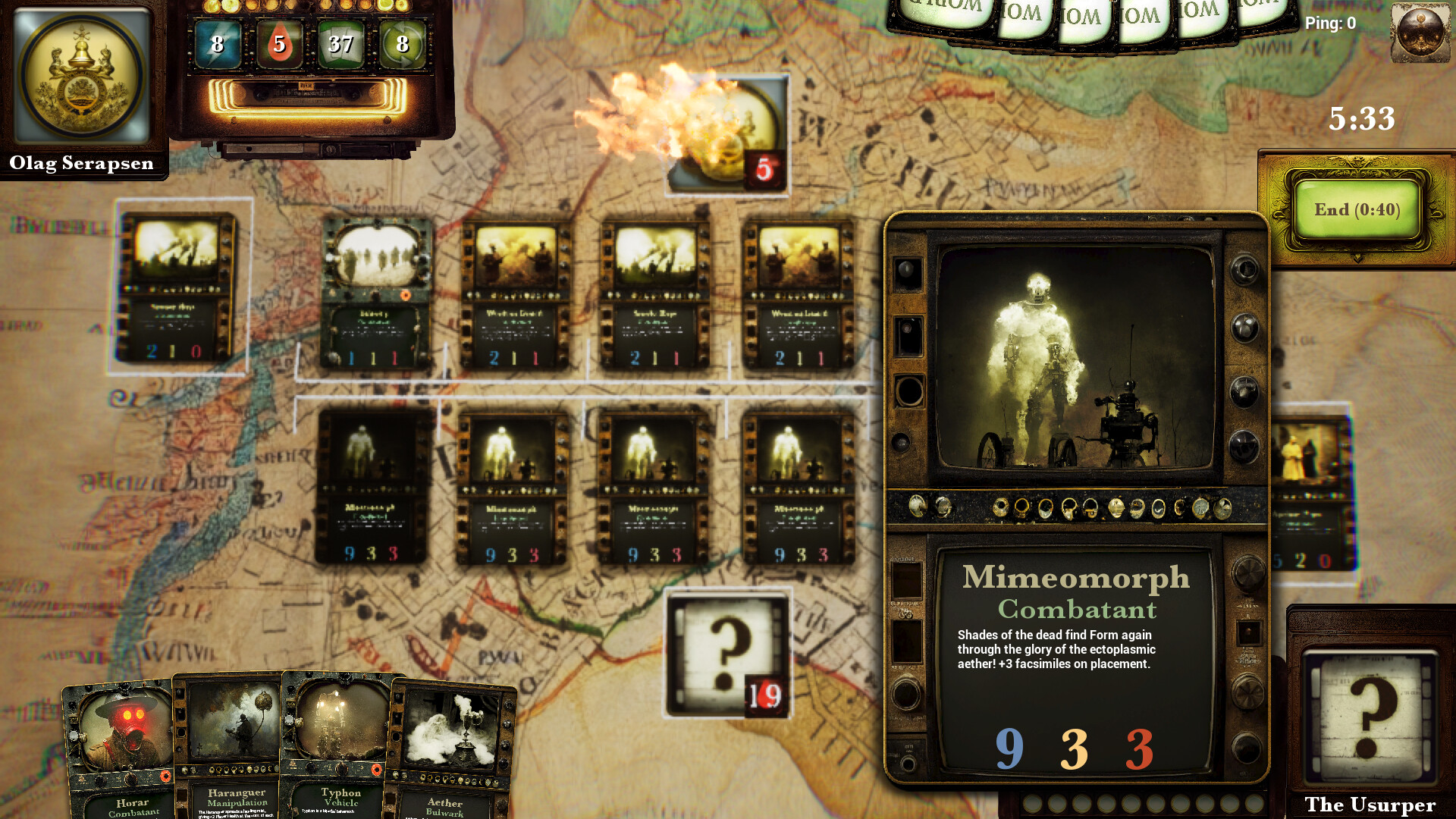Turn the knob beside the Mimeomorph screen
The image size is (1456, 819).
click(x=1244, y=330)
